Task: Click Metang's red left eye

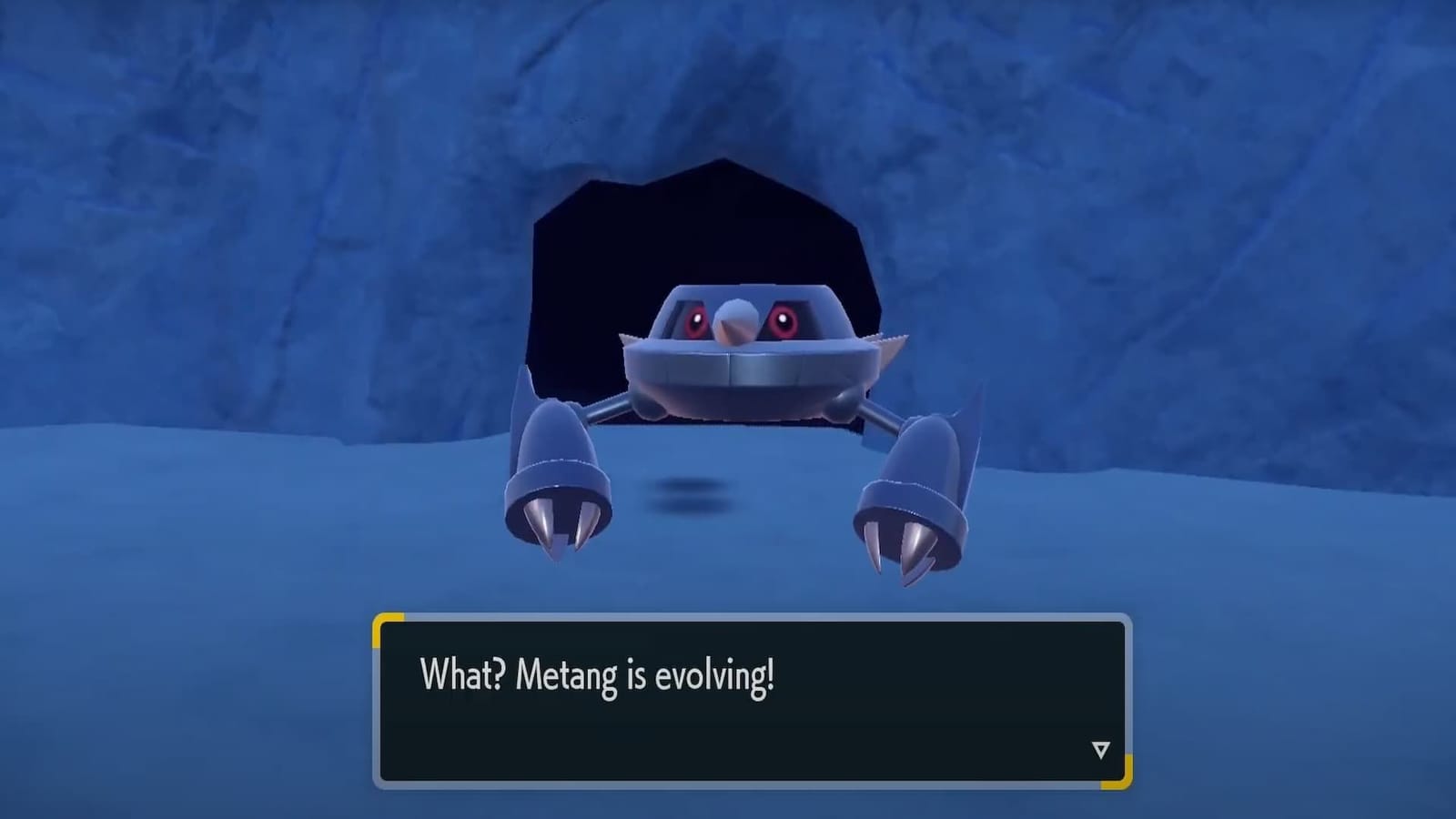Action: (x=699, y=320)
